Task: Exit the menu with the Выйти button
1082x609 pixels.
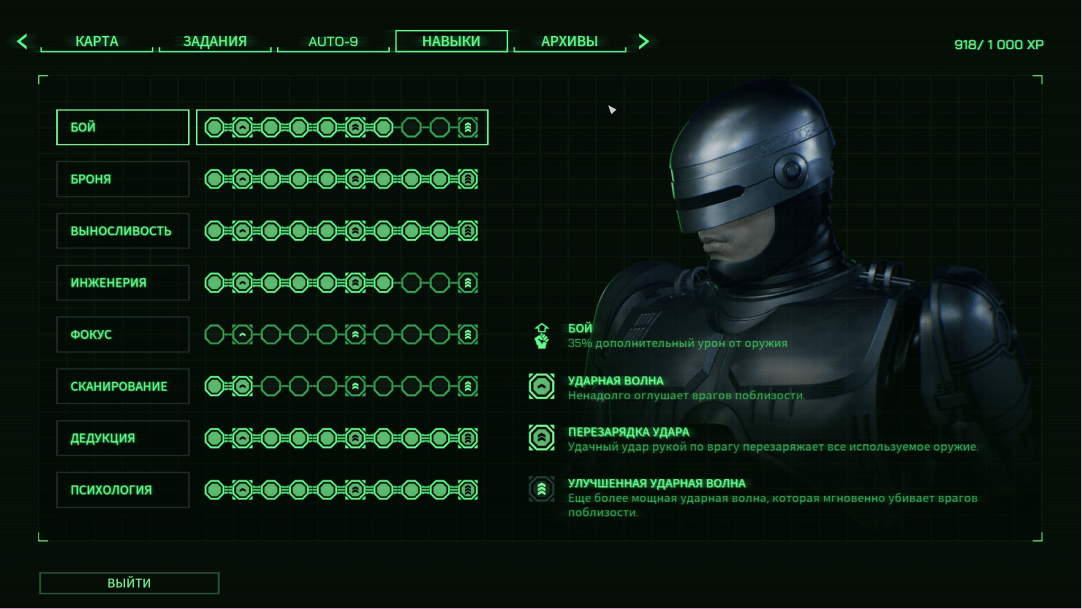Action: (x=129, y=583)
